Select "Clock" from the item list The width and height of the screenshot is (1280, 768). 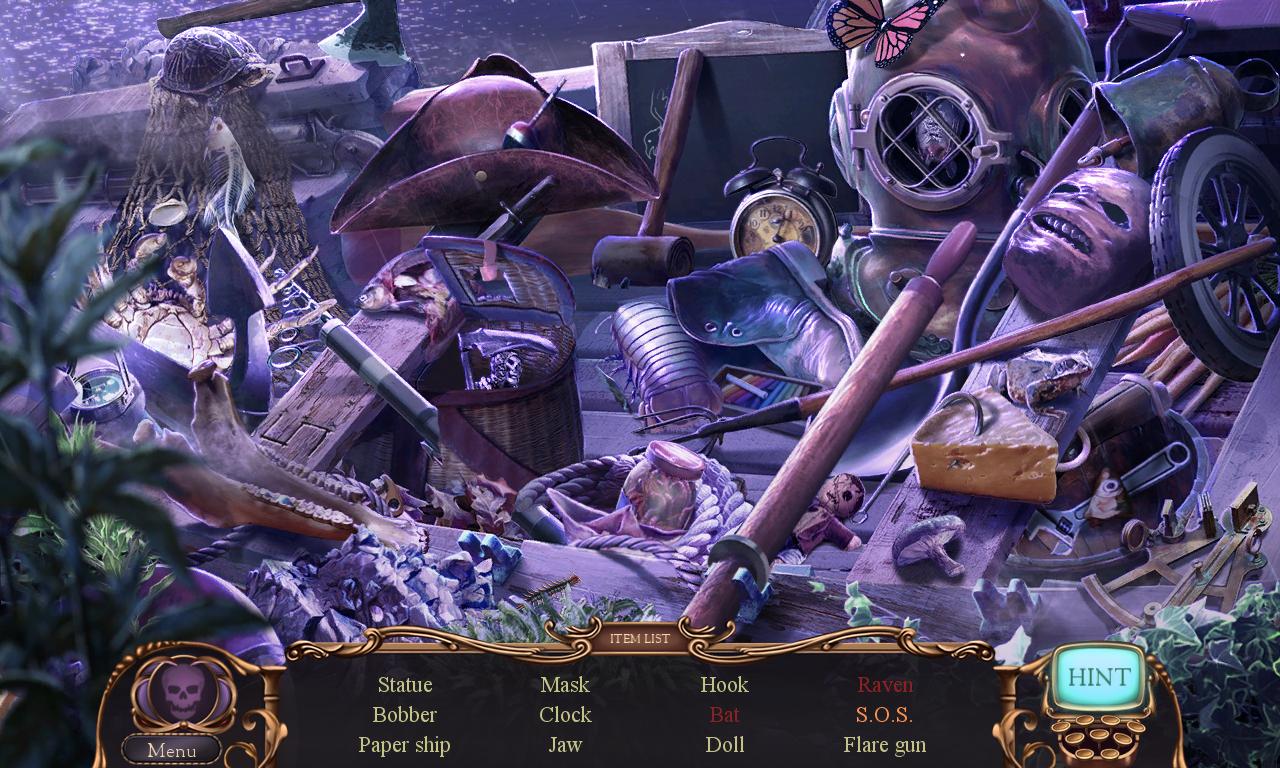pos(565,715)
